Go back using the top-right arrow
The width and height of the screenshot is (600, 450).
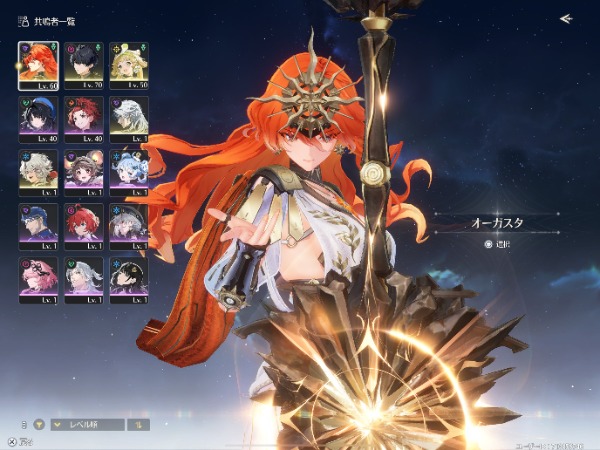click(566, 18)
